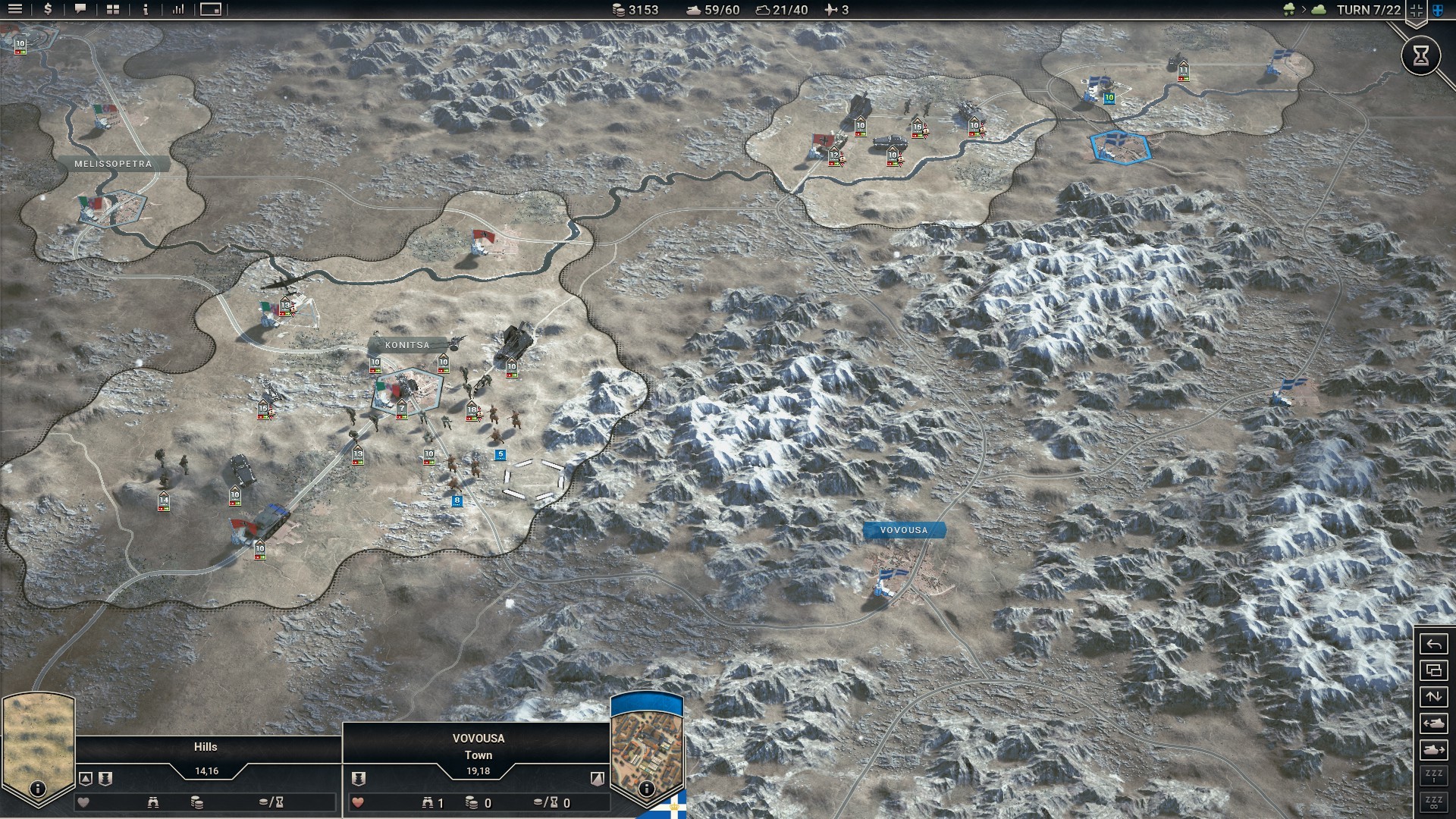This screenshot has width=1456, height=819.
Task: Select the next-unit tank arrow button
Action: click(x=1433, y=748)
